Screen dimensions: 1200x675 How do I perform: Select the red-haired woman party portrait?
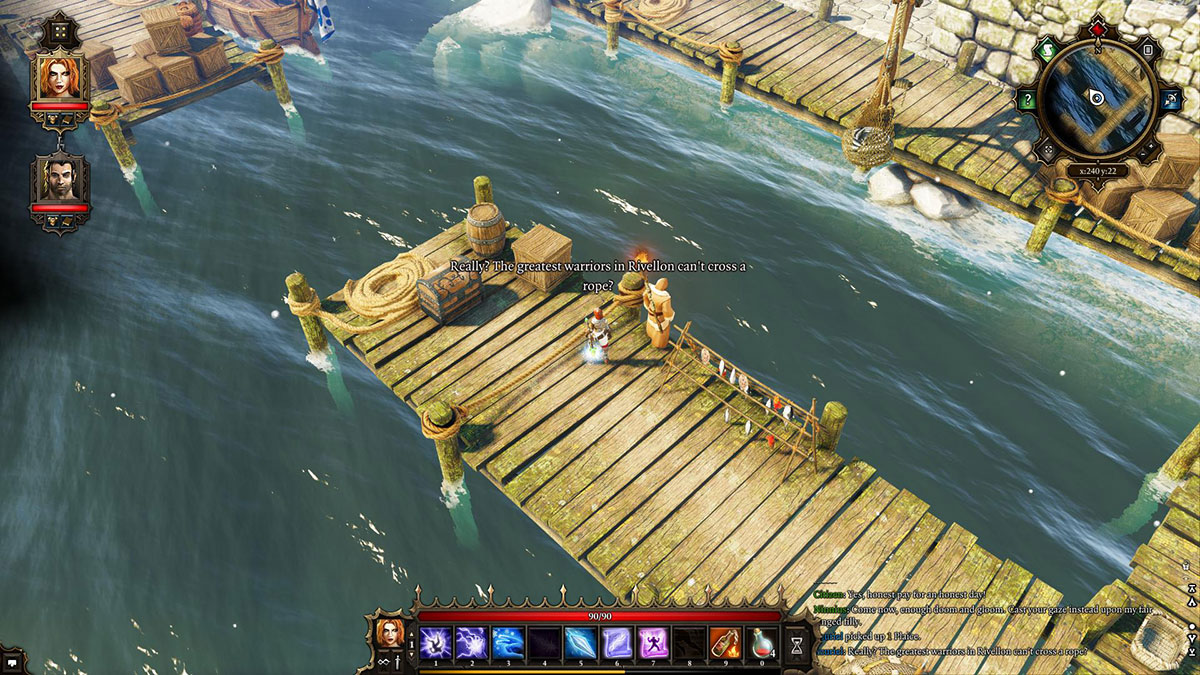point(59,77)
